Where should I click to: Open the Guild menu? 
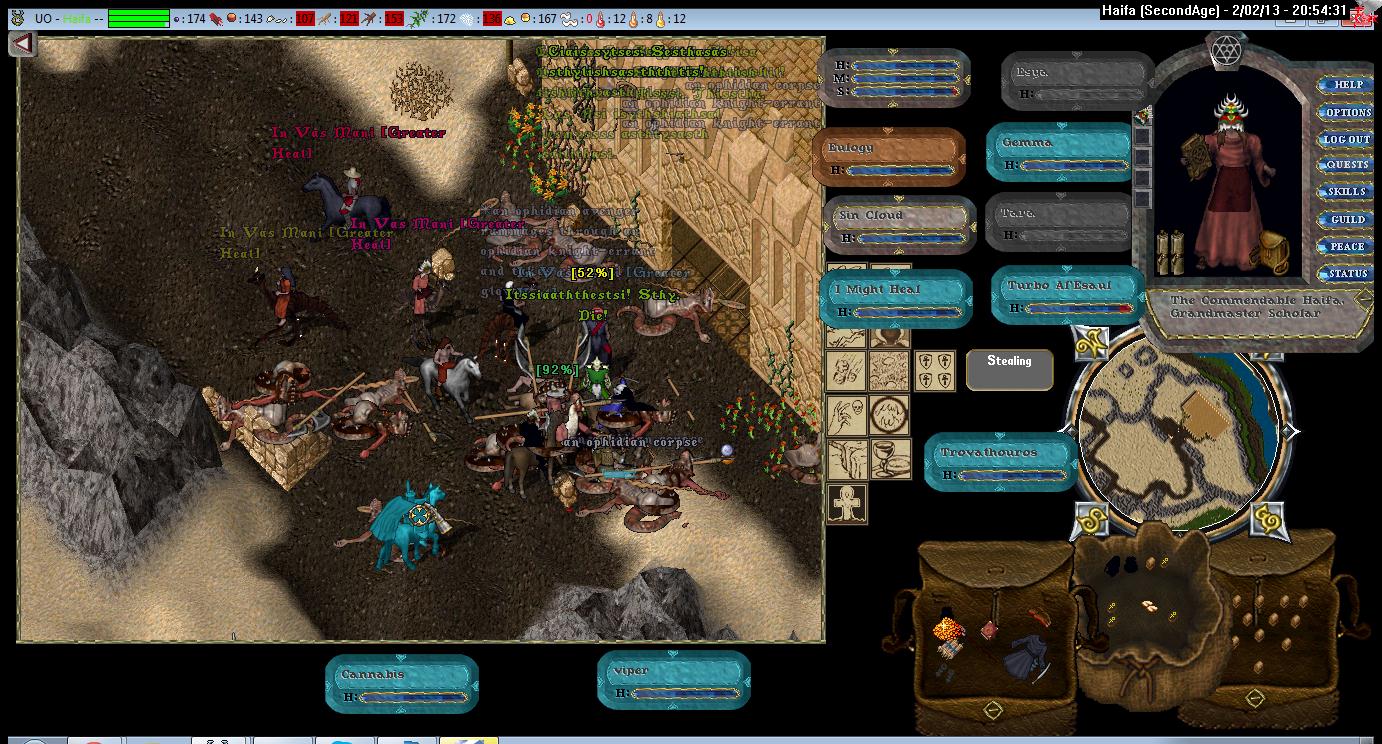pos(1347,219)
